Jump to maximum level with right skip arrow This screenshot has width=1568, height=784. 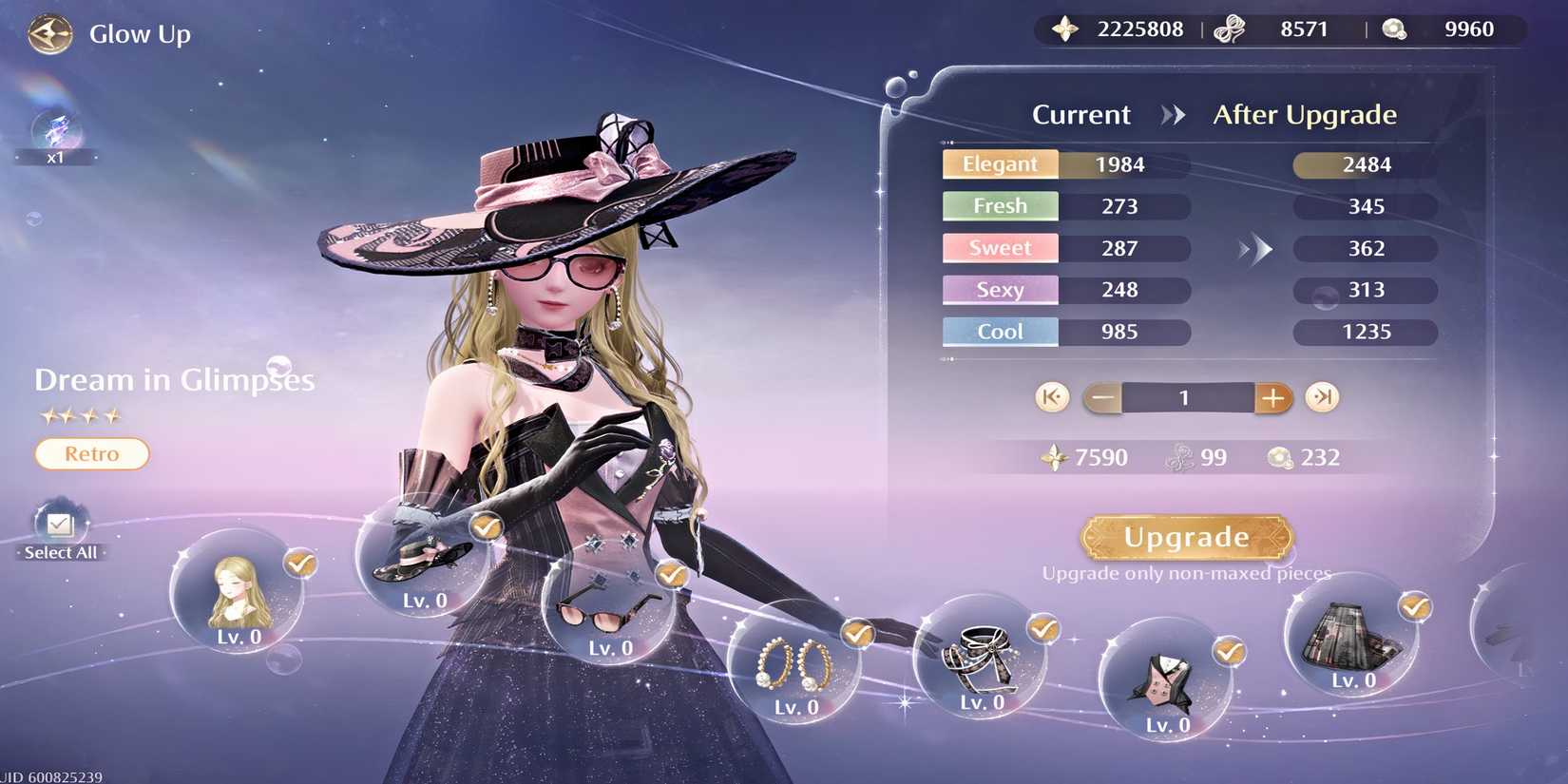tap(1322, 398)
